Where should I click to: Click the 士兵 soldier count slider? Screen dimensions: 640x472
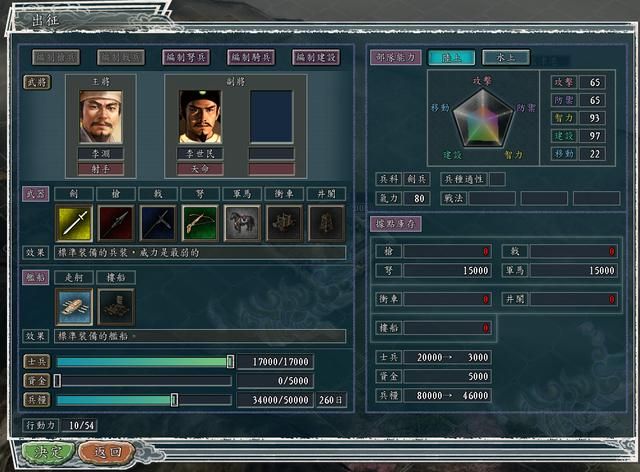click(144, 362)
